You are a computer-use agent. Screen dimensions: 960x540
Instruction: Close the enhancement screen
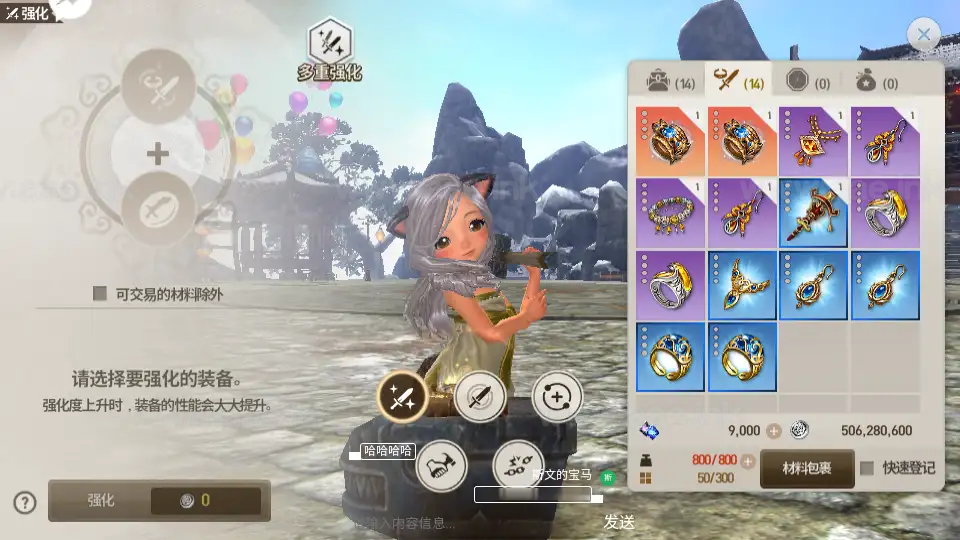(923, 35)
